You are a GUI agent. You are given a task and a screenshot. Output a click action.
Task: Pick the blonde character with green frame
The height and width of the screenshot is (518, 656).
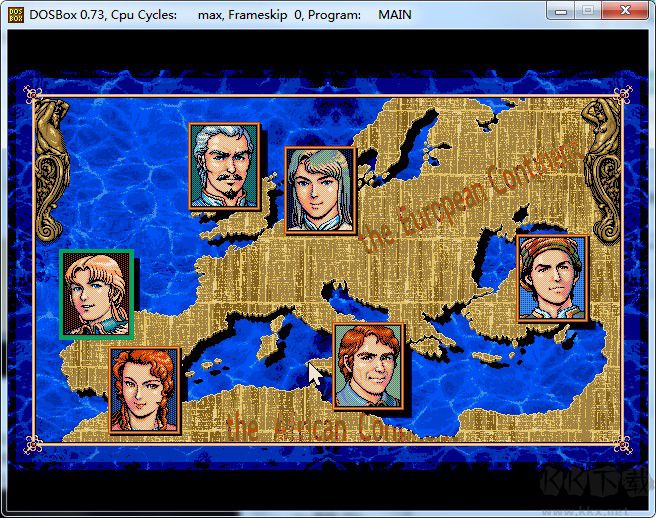coord(96,294)
